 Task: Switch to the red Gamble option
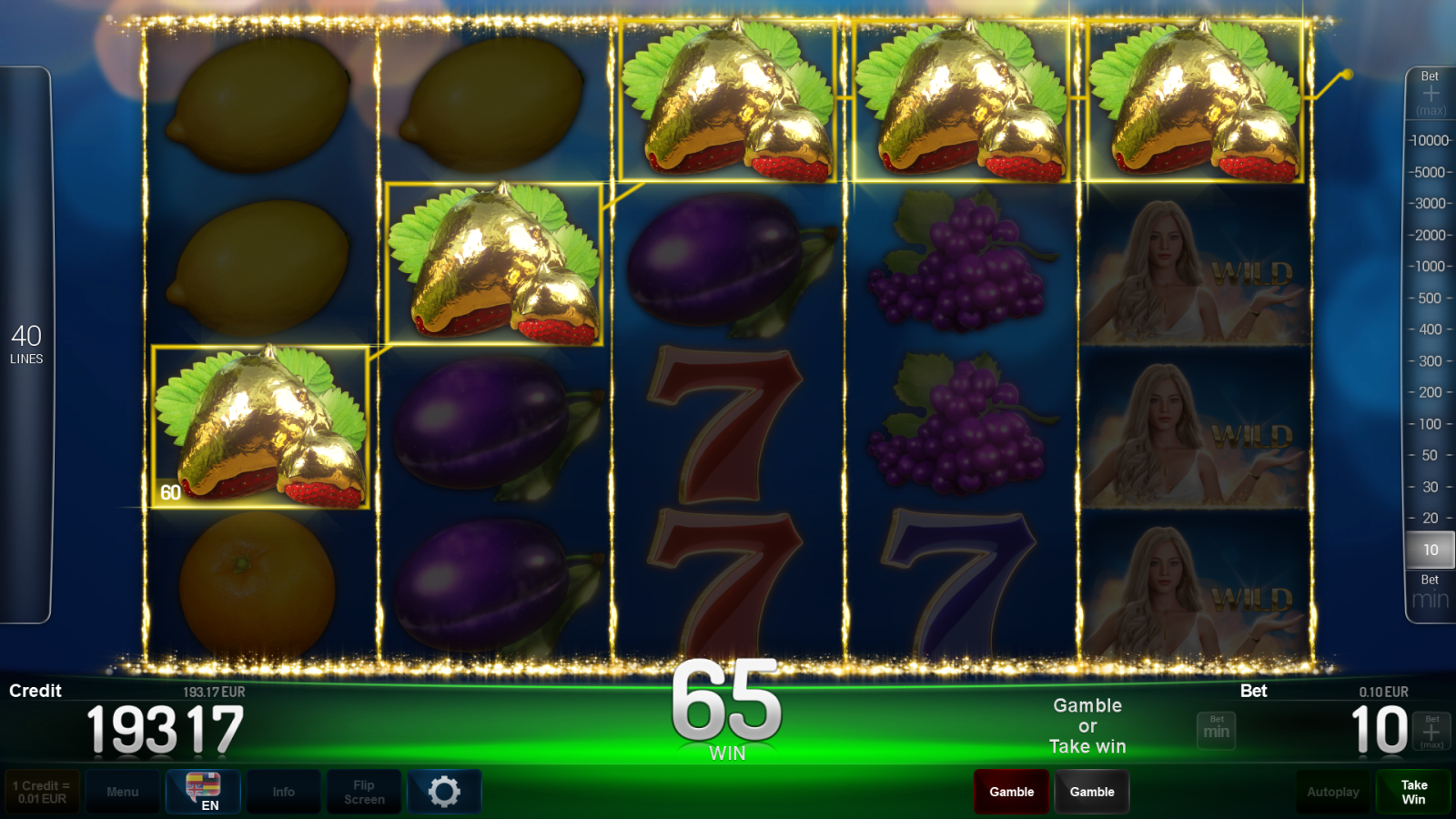(1011, 792)
